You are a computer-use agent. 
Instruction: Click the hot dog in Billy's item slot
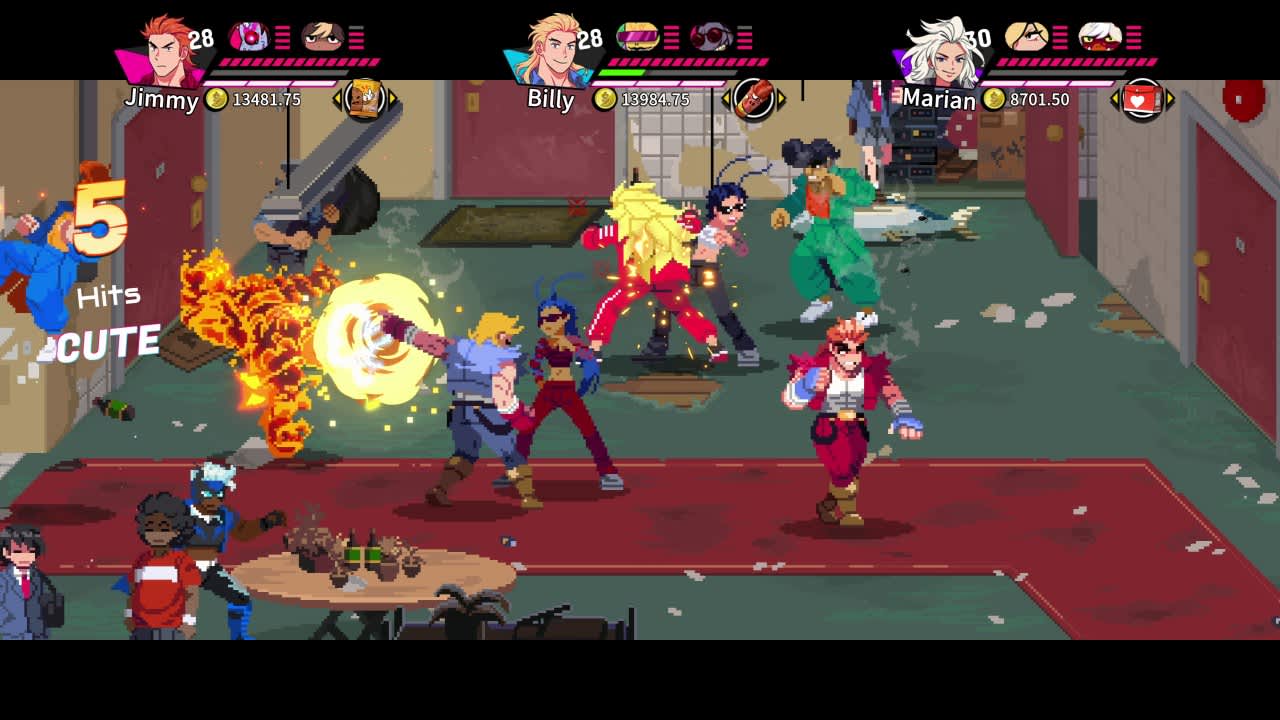[754, 96]
